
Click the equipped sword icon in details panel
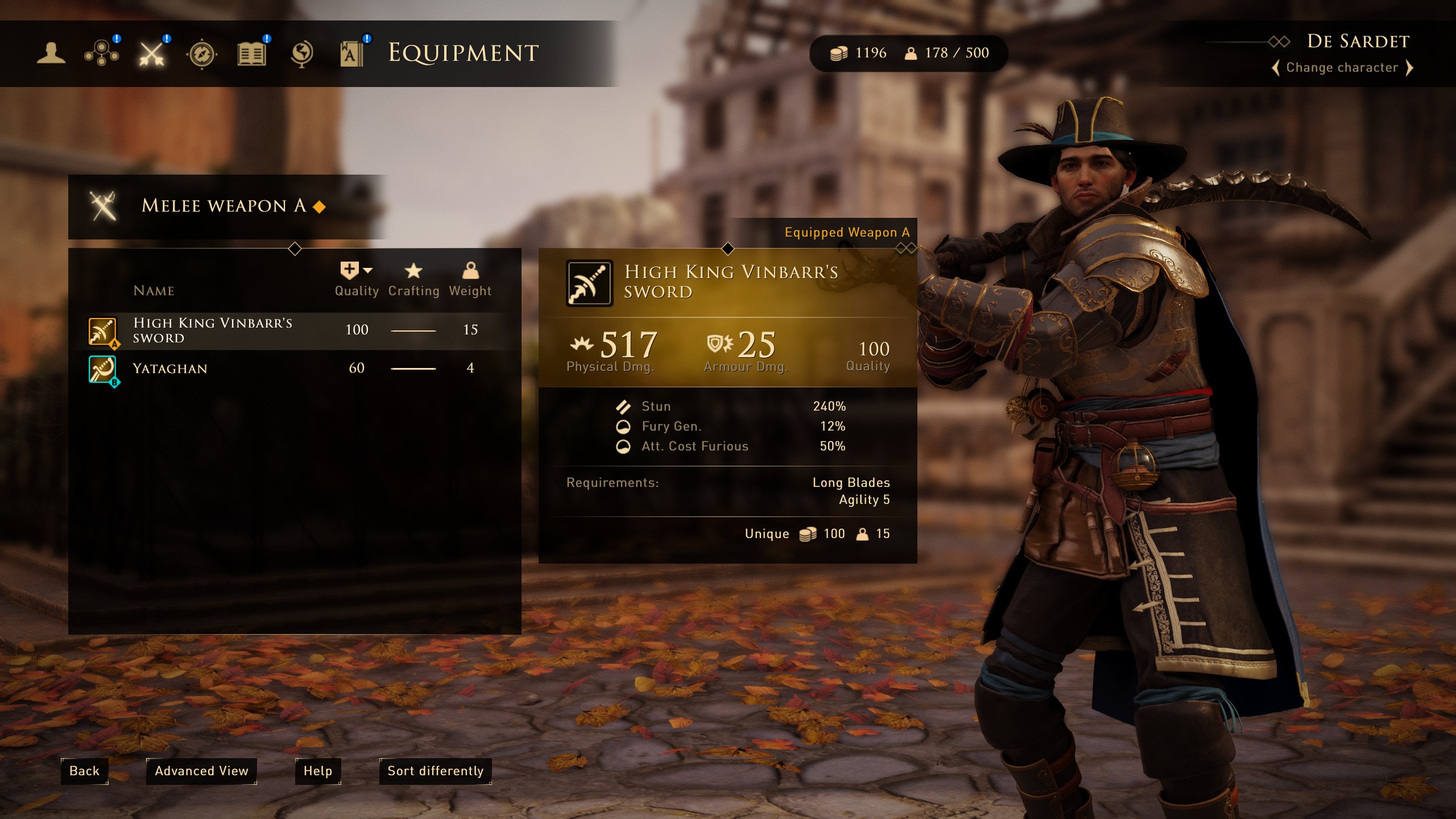click(x=589, y=283)
